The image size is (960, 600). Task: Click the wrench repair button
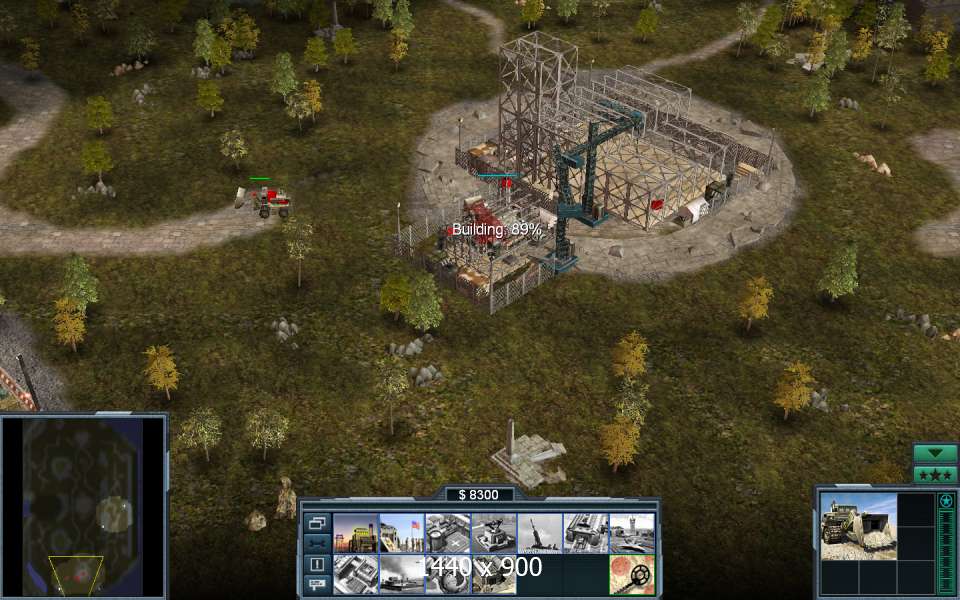click(x=317, y=543)
